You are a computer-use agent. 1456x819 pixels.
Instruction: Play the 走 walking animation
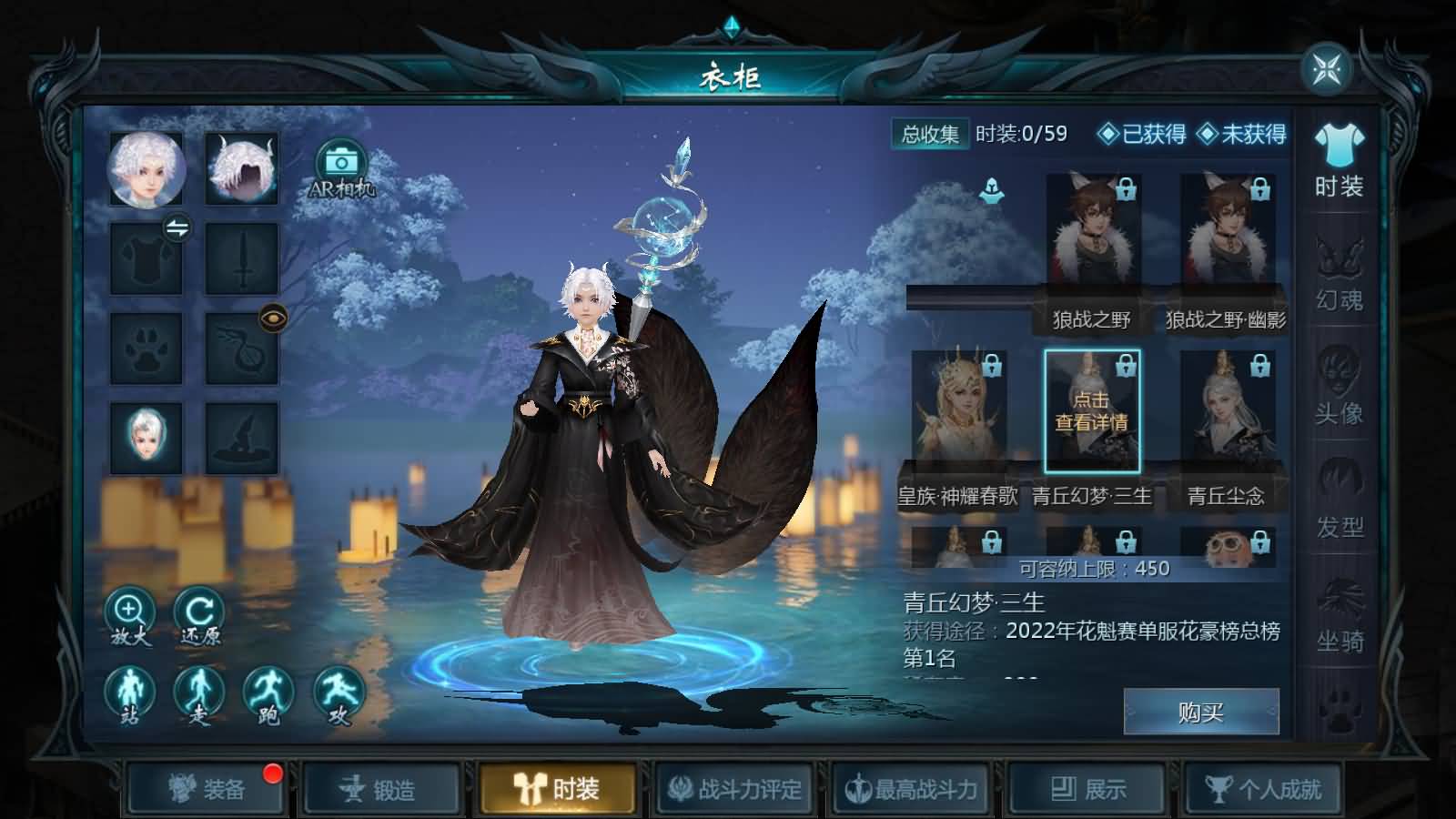click(x=199, y=695)
